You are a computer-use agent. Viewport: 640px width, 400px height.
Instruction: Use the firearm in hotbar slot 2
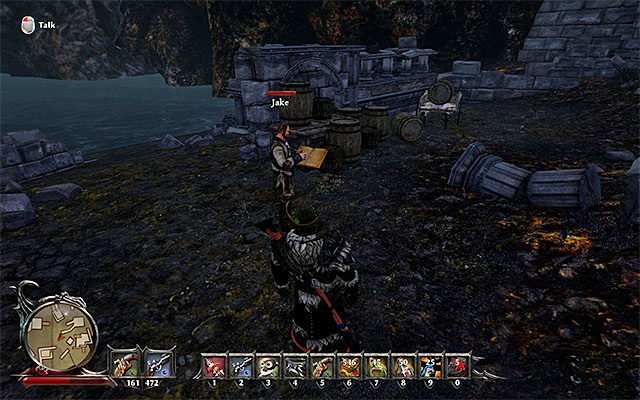[x=242, y=367]
